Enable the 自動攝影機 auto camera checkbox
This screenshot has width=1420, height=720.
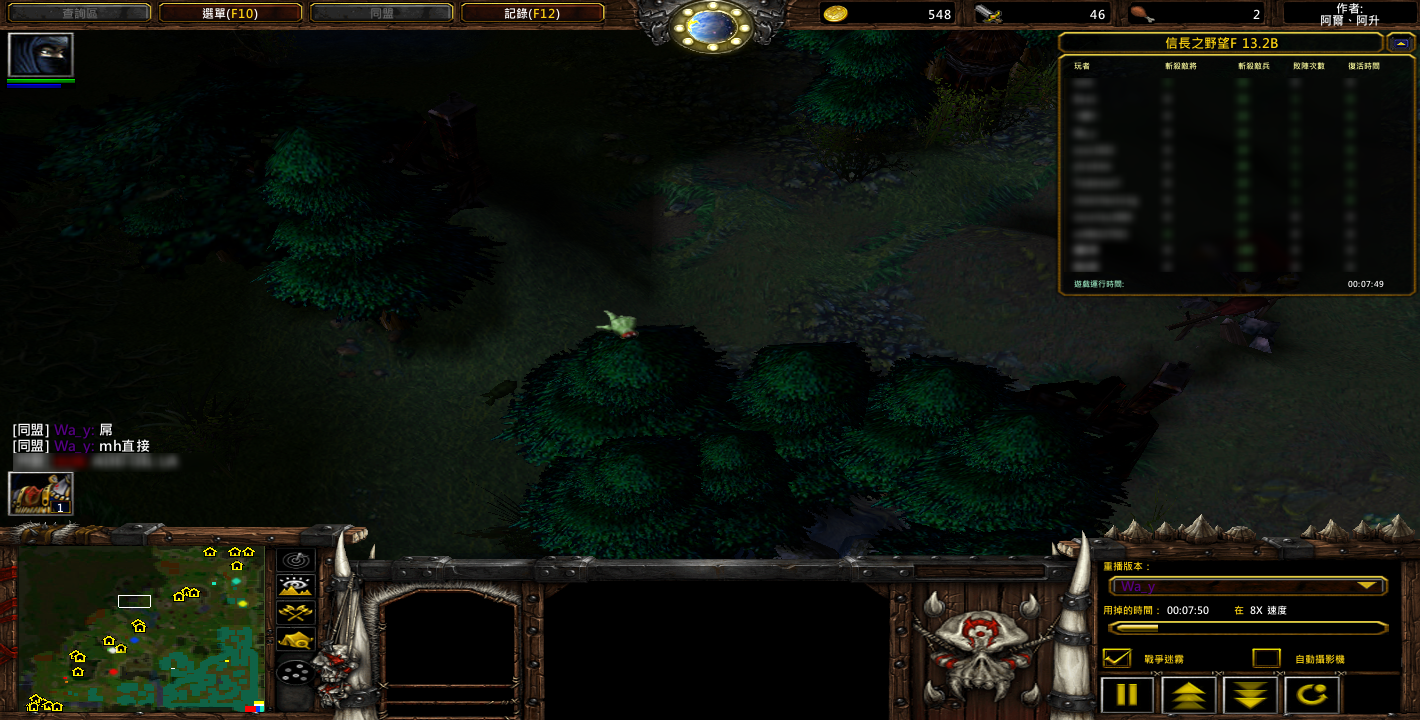coord(1266,658)
